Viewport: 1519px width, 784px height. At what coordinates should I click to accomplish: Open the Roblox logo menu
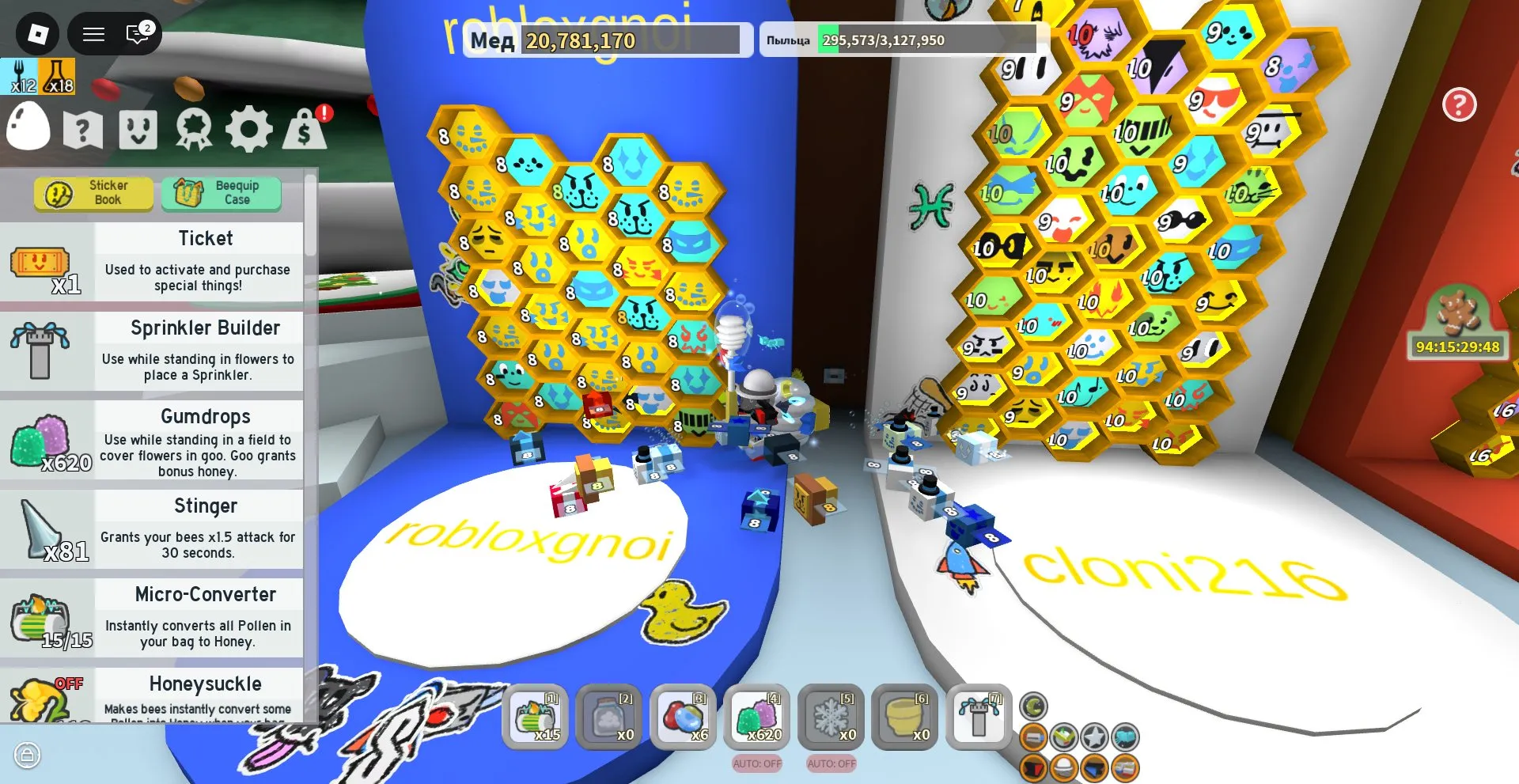click(x=37, y=33)
